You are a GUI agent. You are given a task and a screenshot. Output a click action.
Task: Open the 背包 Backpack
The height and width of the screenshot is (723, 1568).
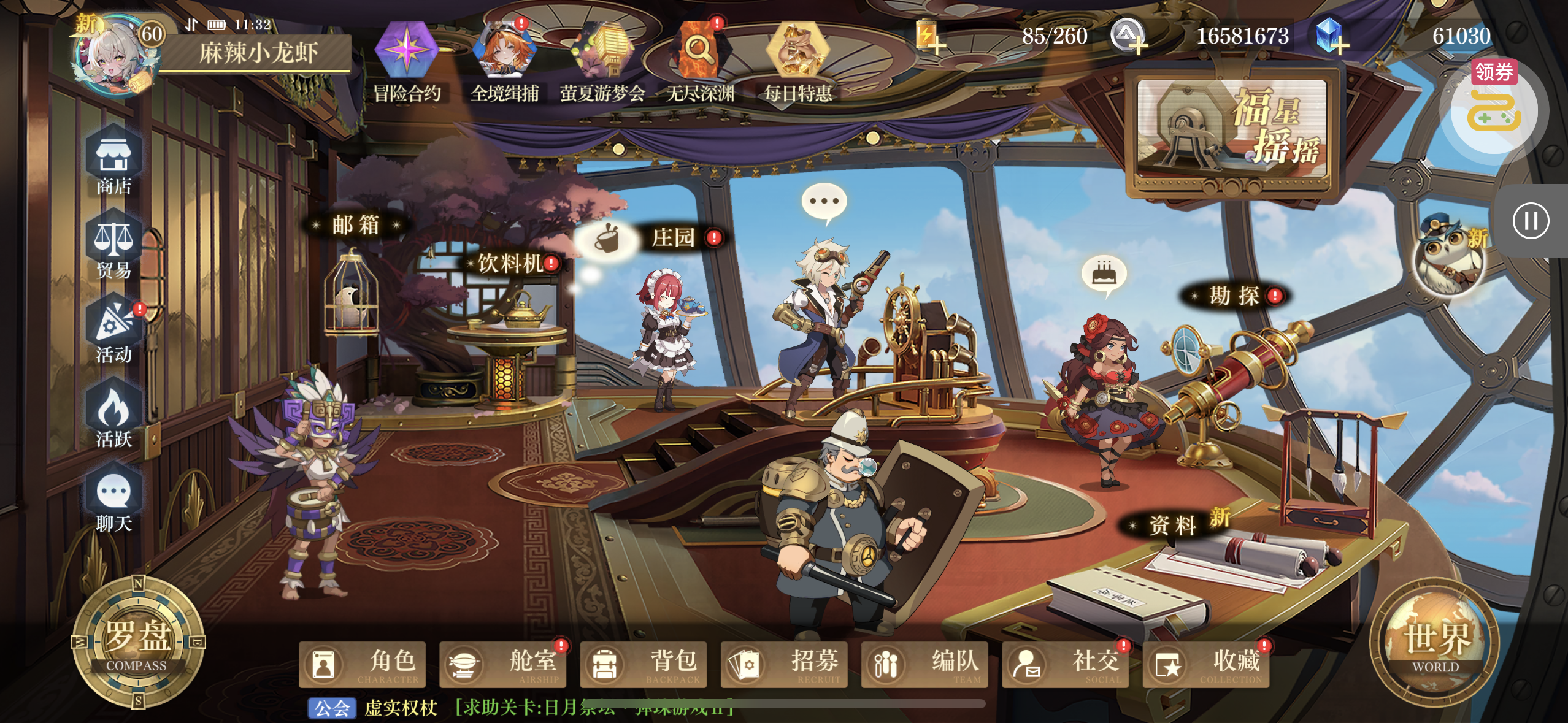tap(643, 664)
